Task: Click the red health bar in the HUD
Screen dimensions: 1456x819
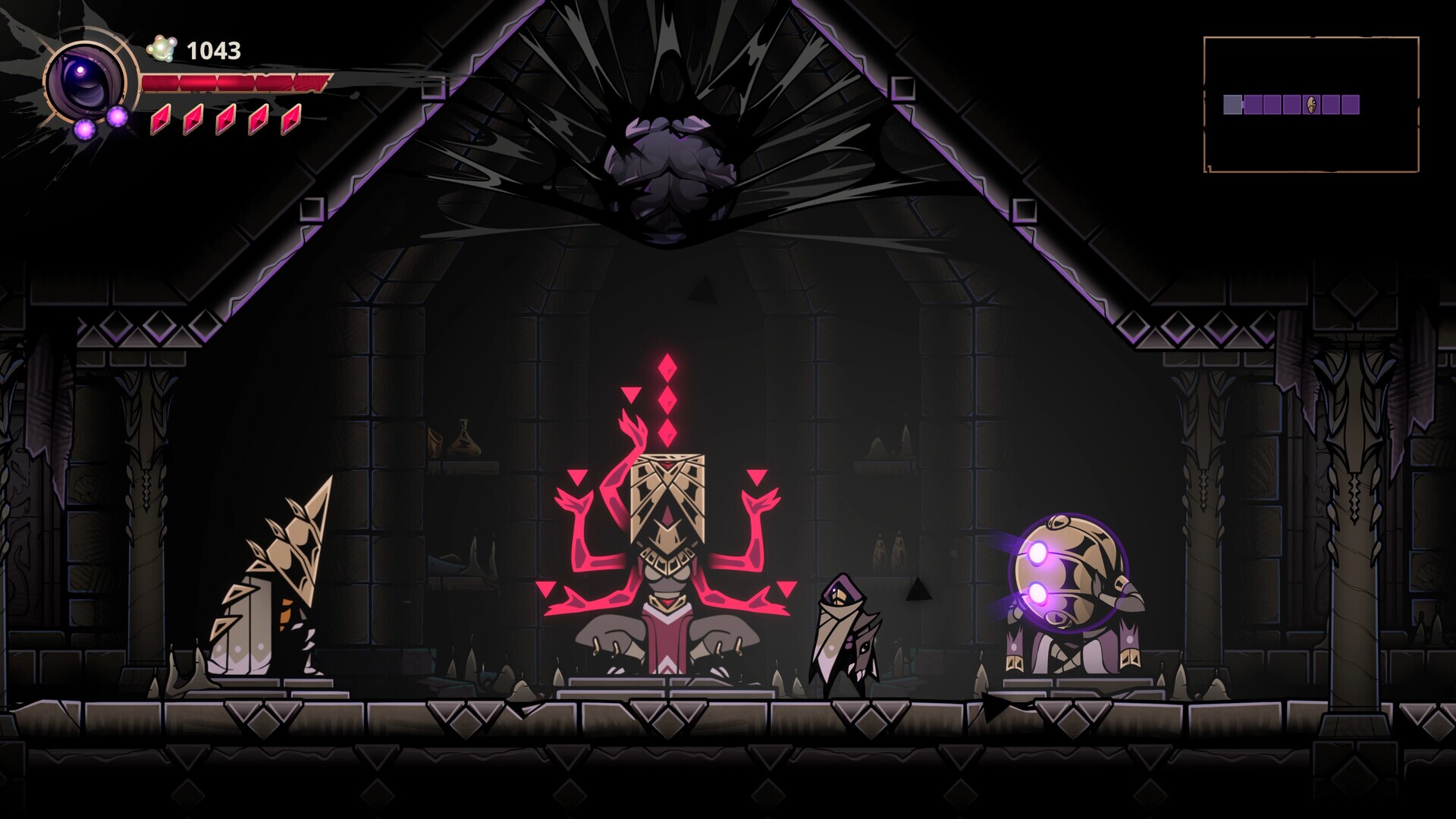Action: tap(235, 81)
